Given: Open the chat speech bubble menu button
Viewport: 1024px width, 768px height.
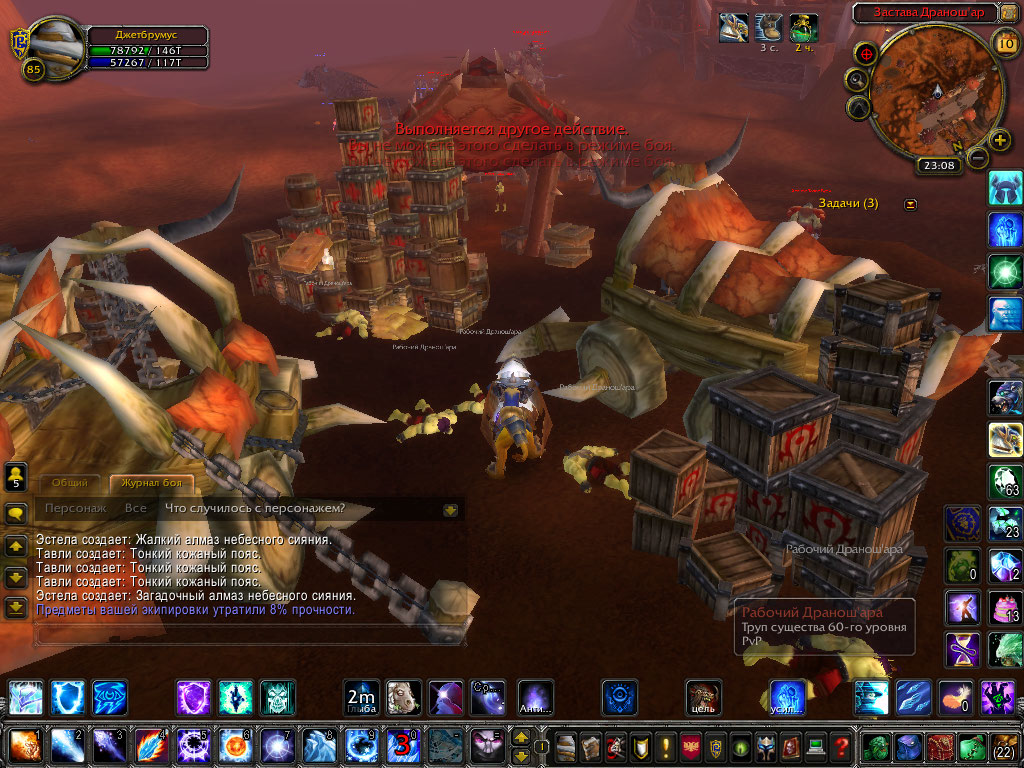Looking at the screenshot, I should point(16,513).
